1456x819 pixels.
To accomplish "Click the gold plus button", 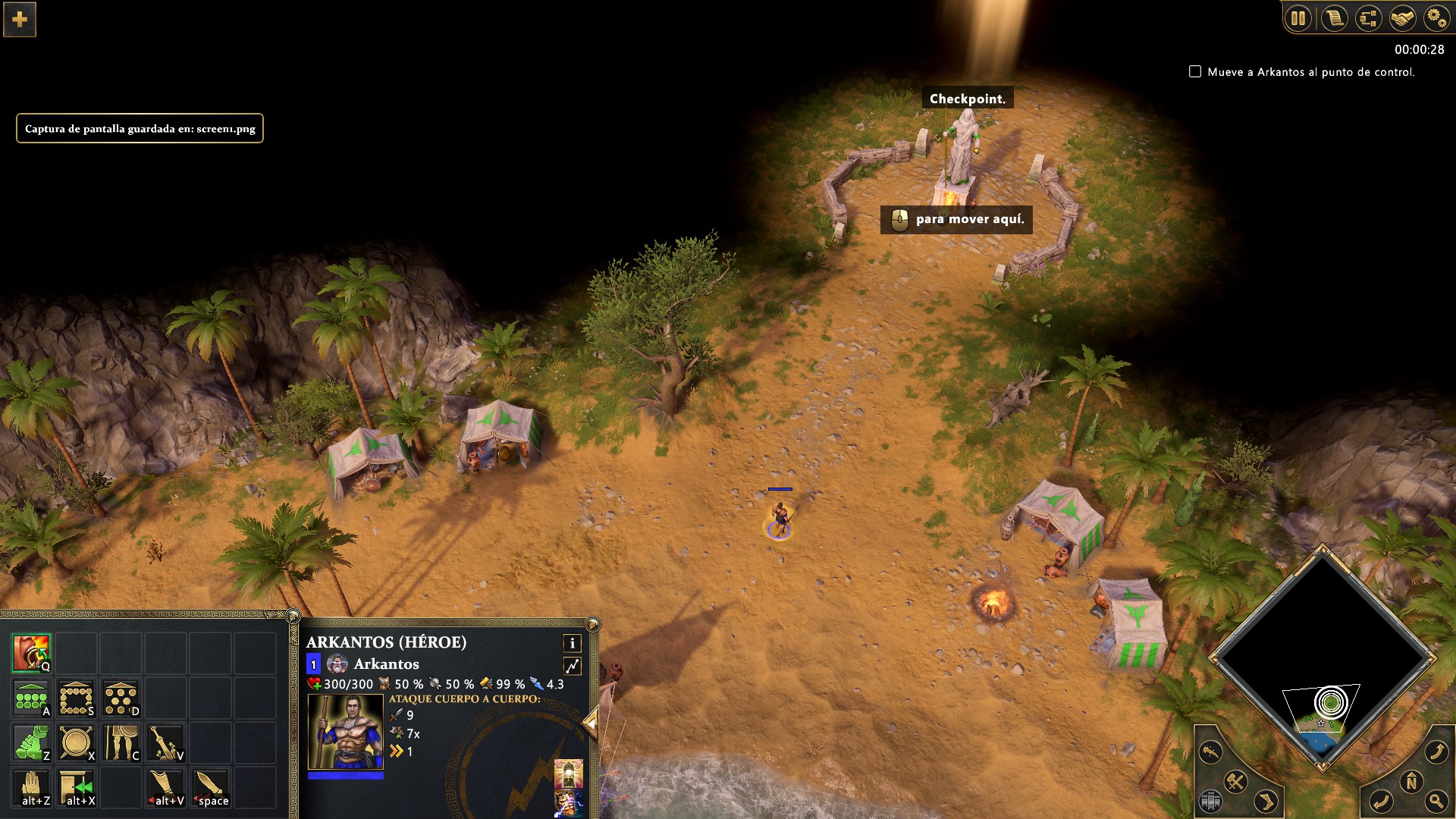I will click(20, 19).
